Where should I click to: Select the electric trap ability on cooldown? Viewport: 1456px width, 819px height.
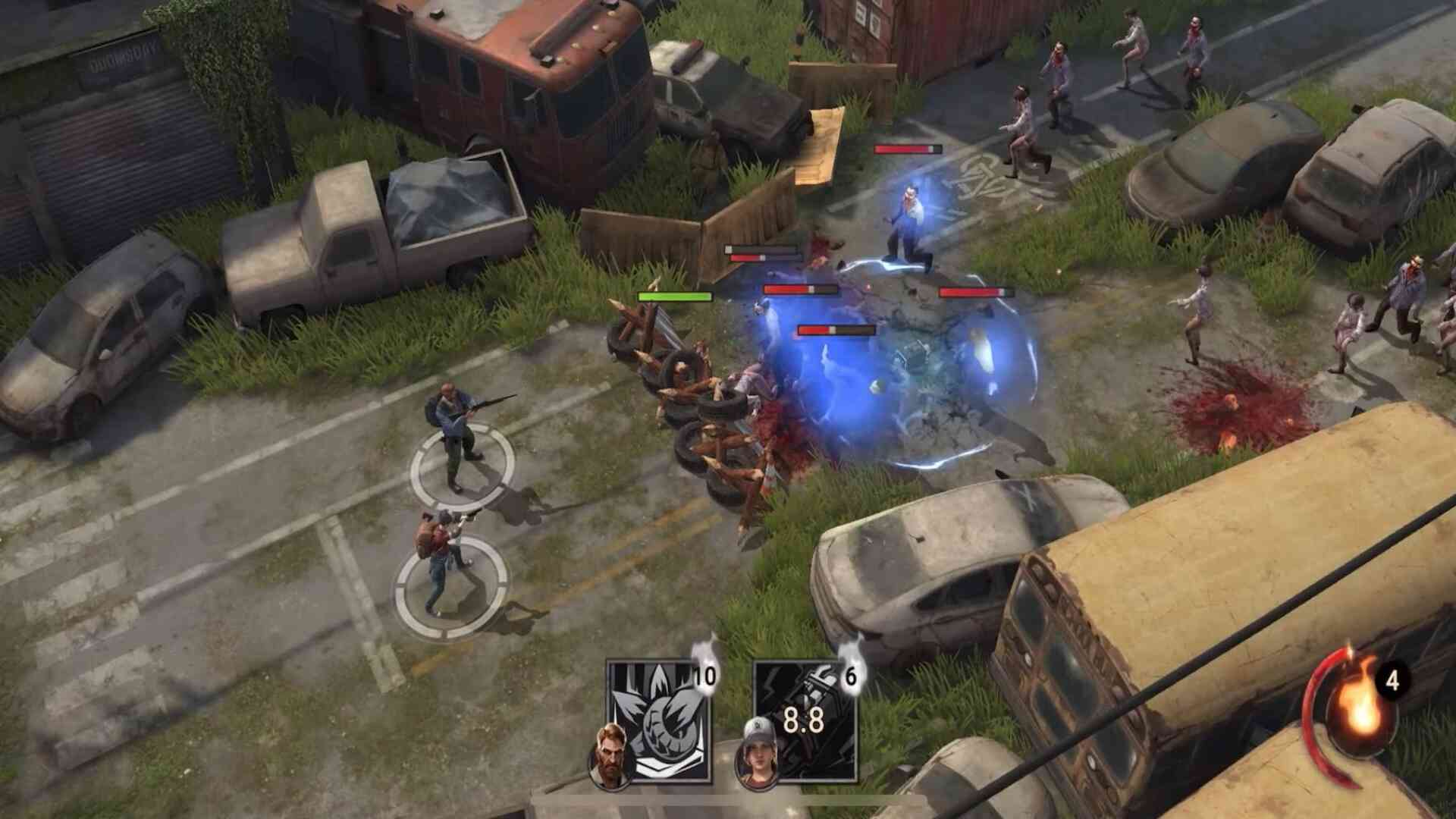point(805,720)
